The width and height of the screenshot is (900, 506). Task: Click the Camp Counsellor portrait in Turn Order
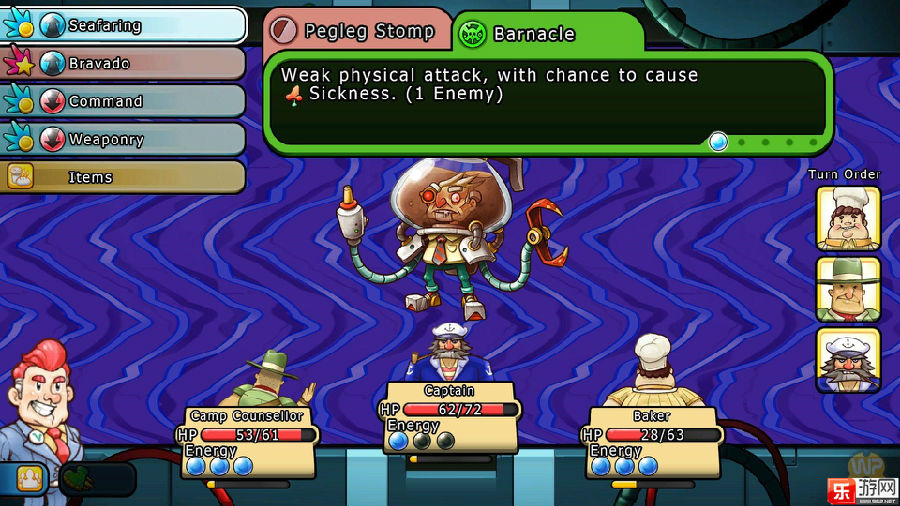click(848, 288)
